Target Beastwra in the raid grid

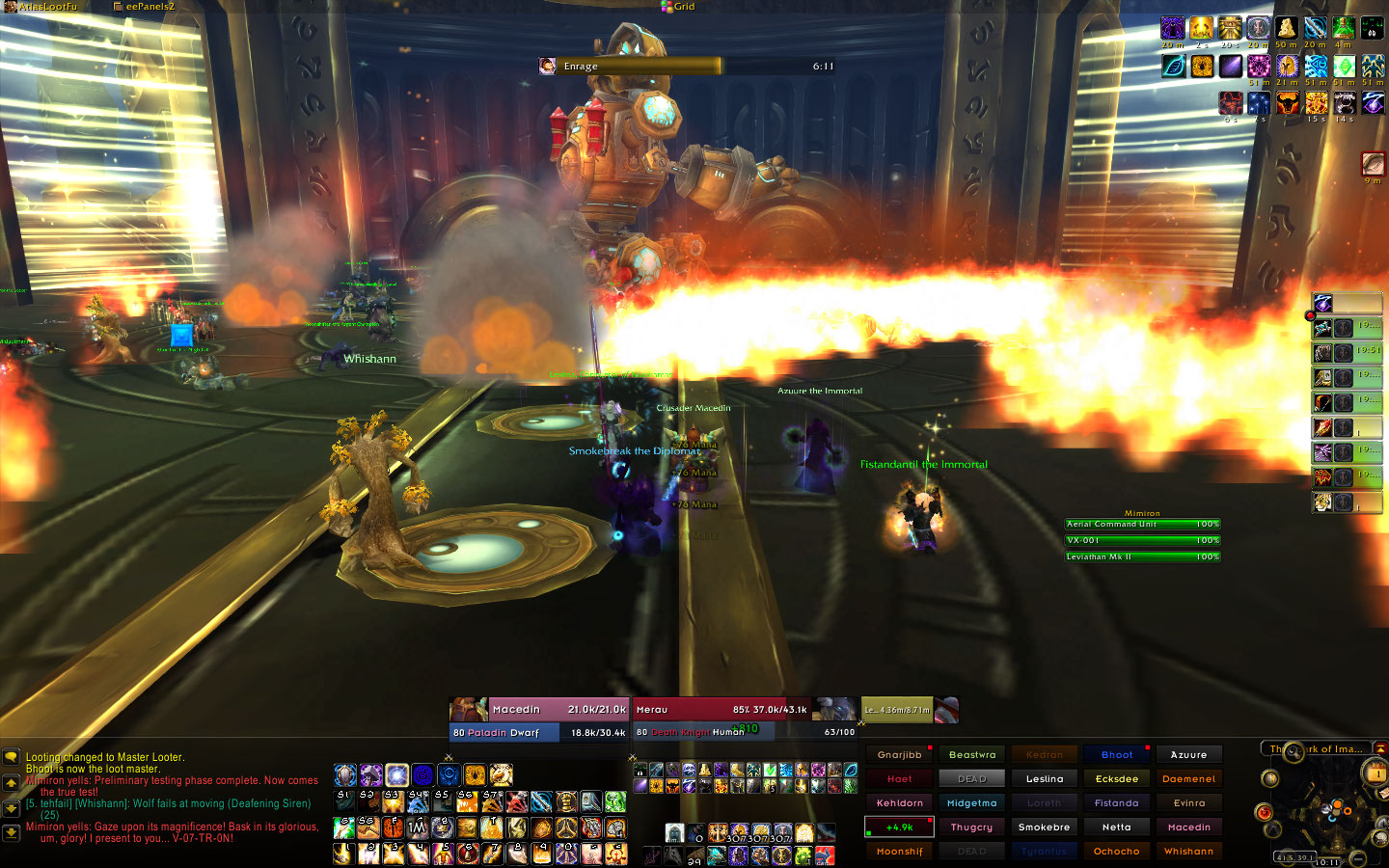[971, 755]
